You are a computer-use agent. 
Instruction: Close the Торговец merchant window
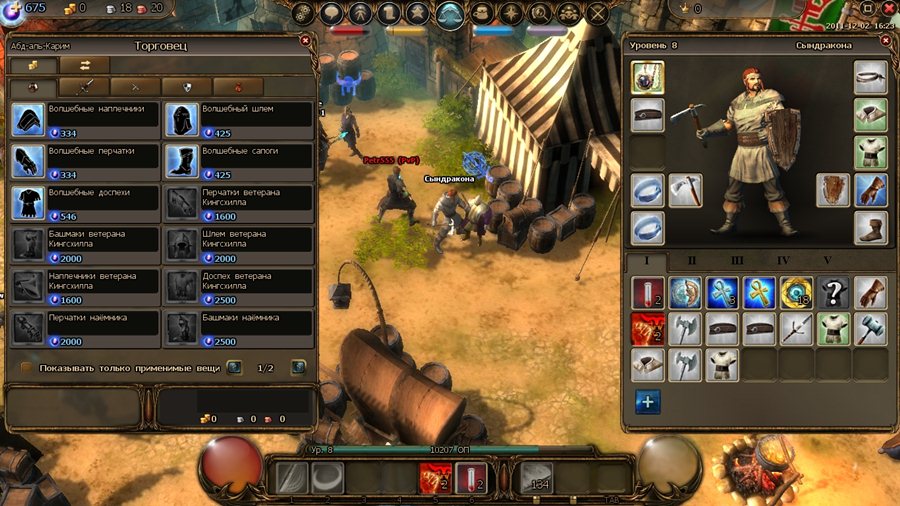[x=305, y=41]
